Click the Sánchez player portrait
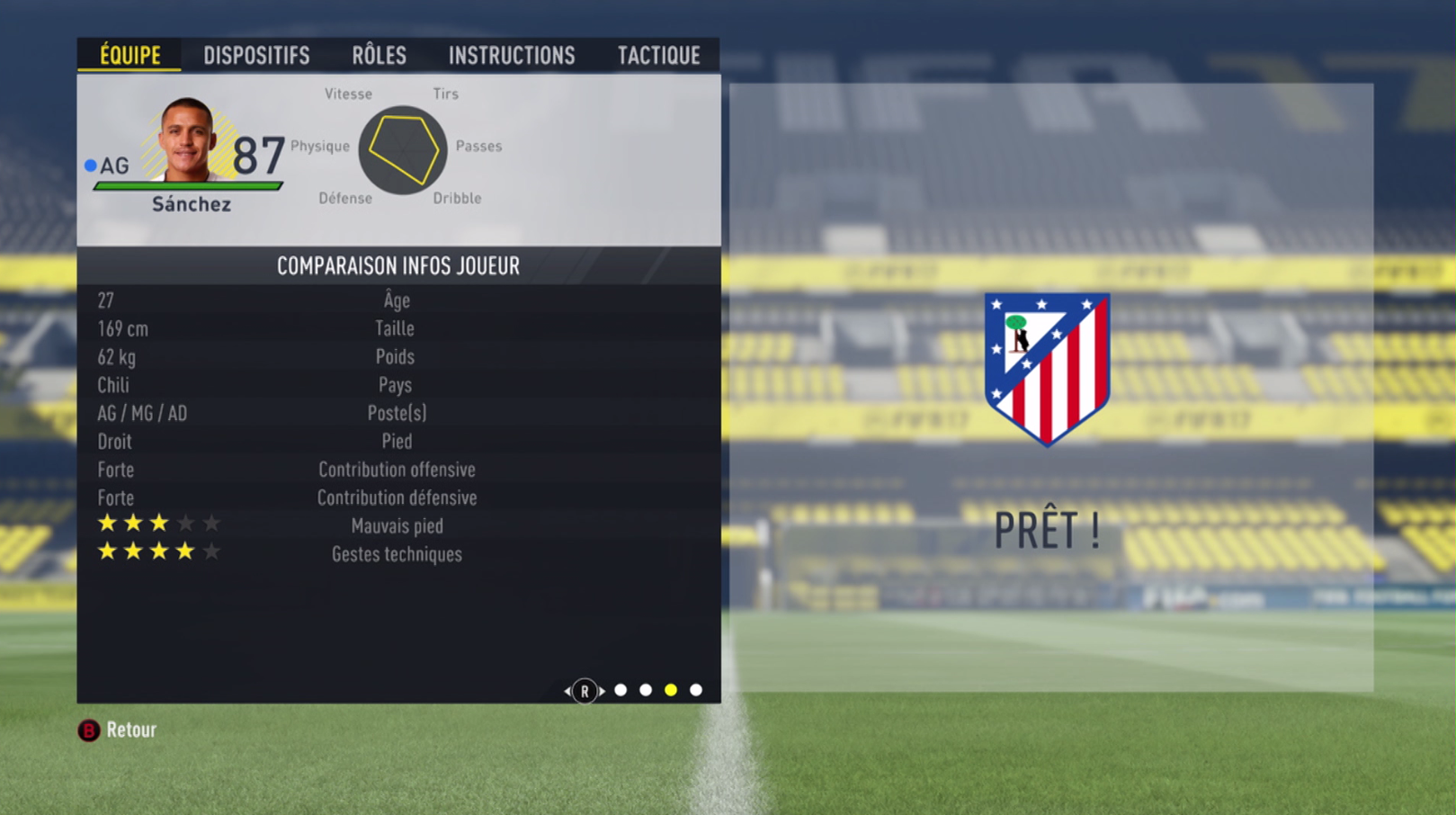 click(x=192, y=146)
